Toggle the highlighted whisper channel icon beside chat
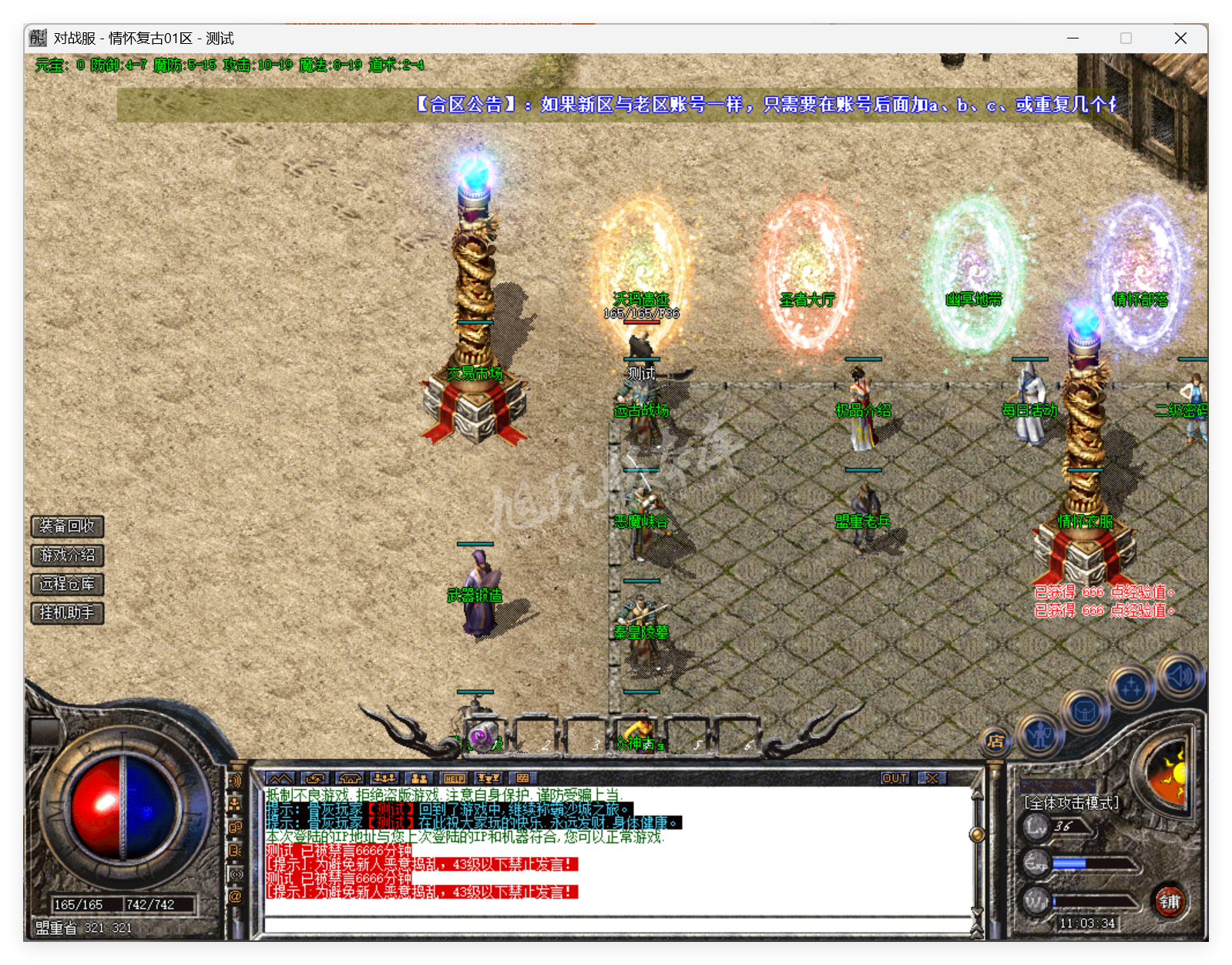 [236, 872]
